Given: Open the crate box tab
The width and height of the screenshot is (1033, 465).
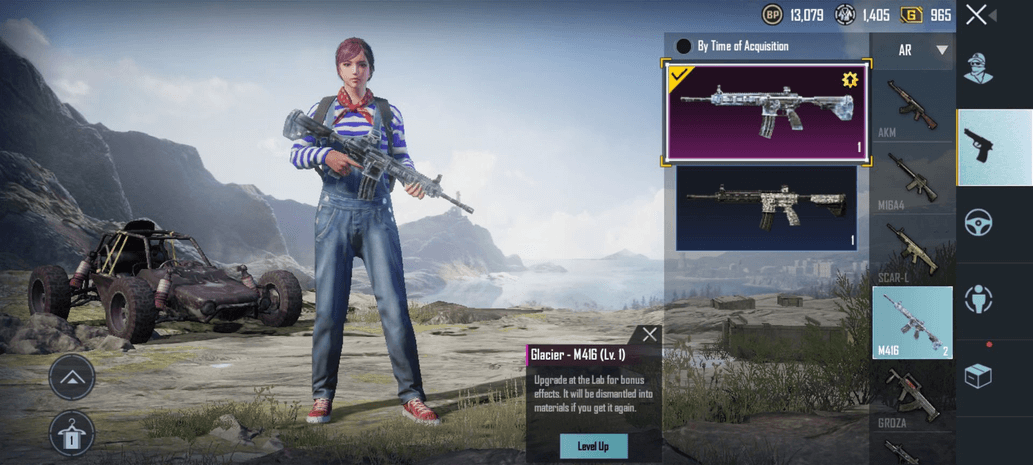Looking at the screenshot, I should coord(978,375).
